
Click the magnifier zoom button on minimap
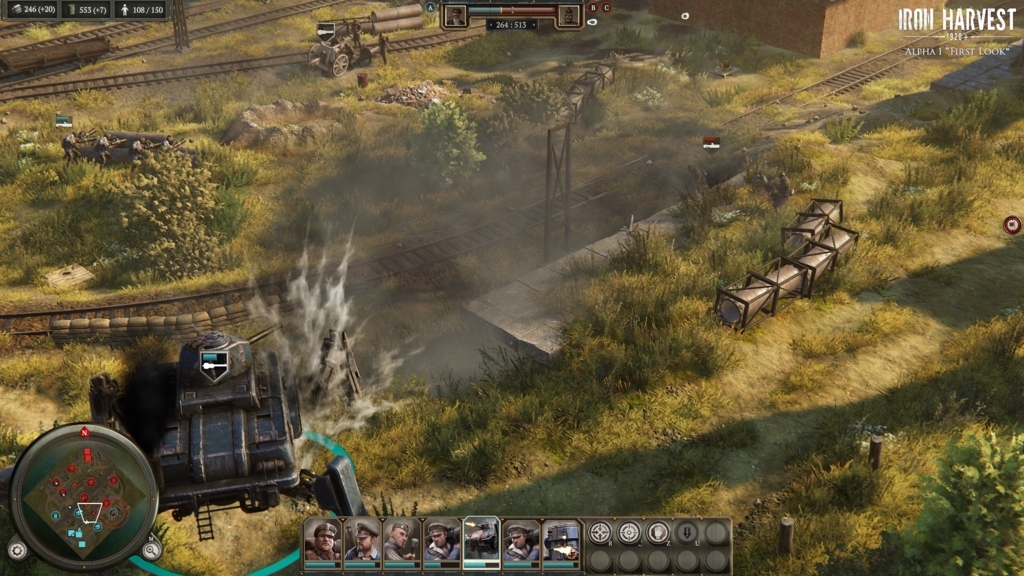151,549
